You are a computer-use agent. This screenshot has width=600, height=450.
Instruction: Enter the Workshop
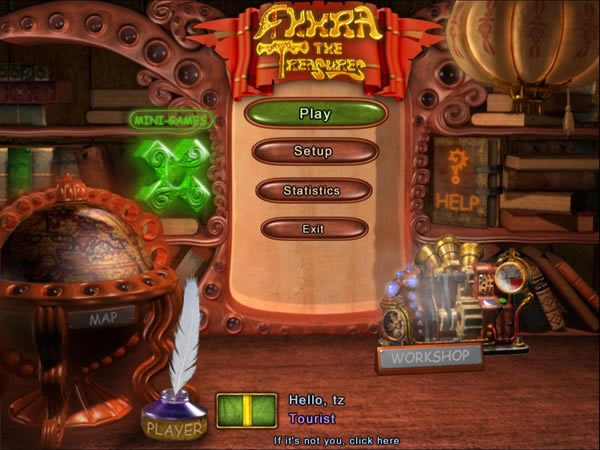click(x=430, y=356)
